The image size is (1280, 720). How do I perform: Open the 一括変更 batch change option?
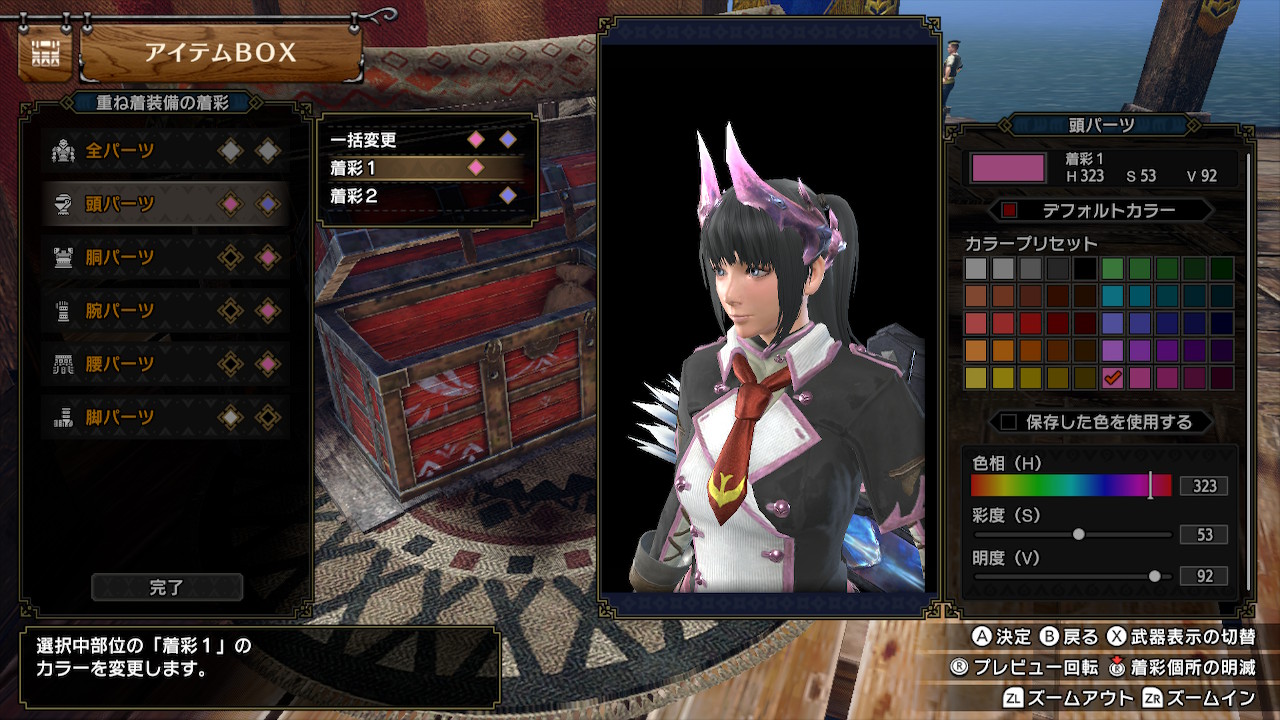(400, 140)
